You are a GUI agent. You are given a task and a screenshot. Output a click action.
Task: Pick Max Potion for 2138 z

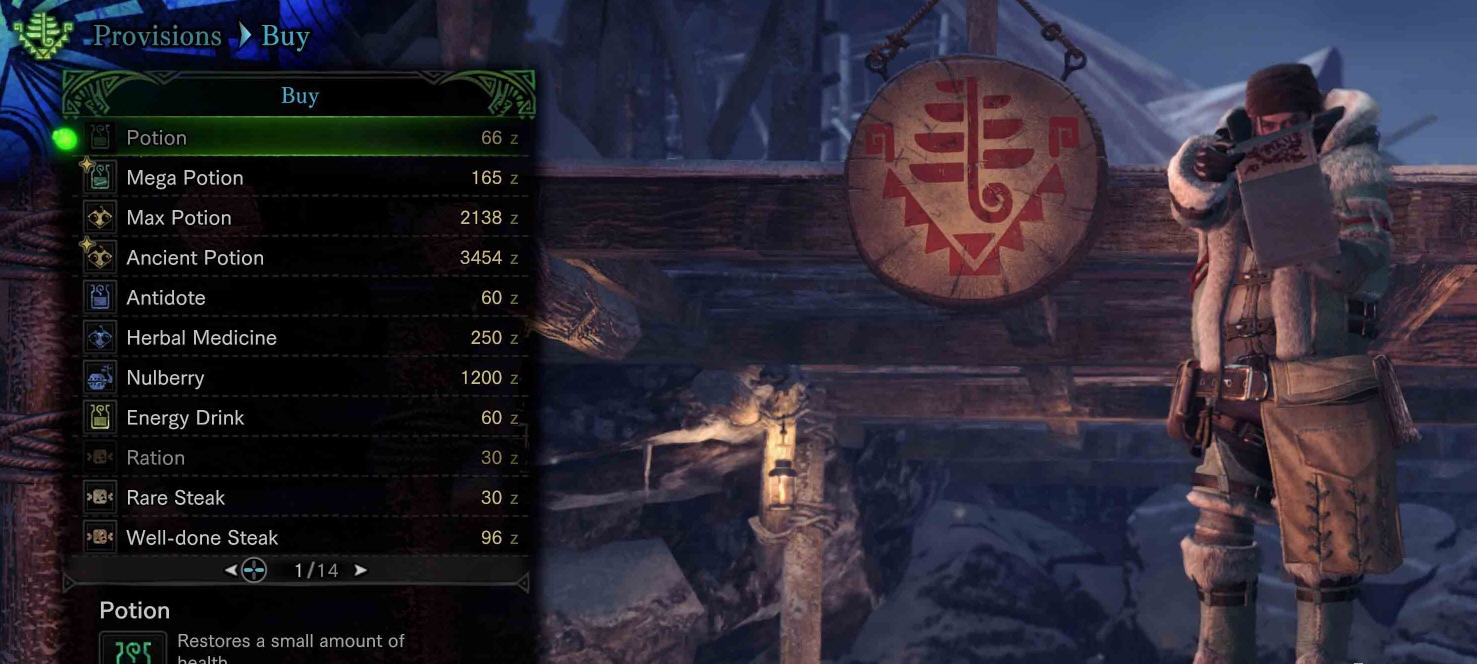point(300,218)
